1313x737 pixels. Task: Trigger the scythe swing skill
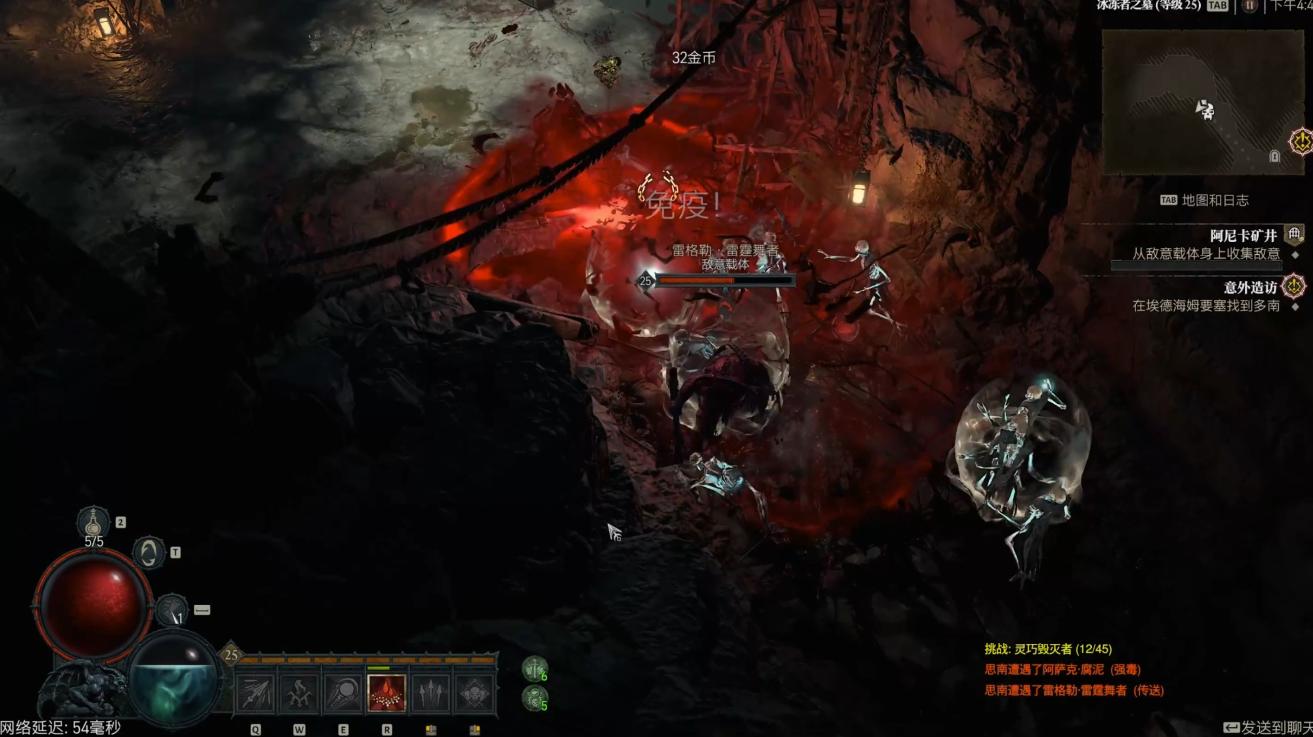point(343,692)
